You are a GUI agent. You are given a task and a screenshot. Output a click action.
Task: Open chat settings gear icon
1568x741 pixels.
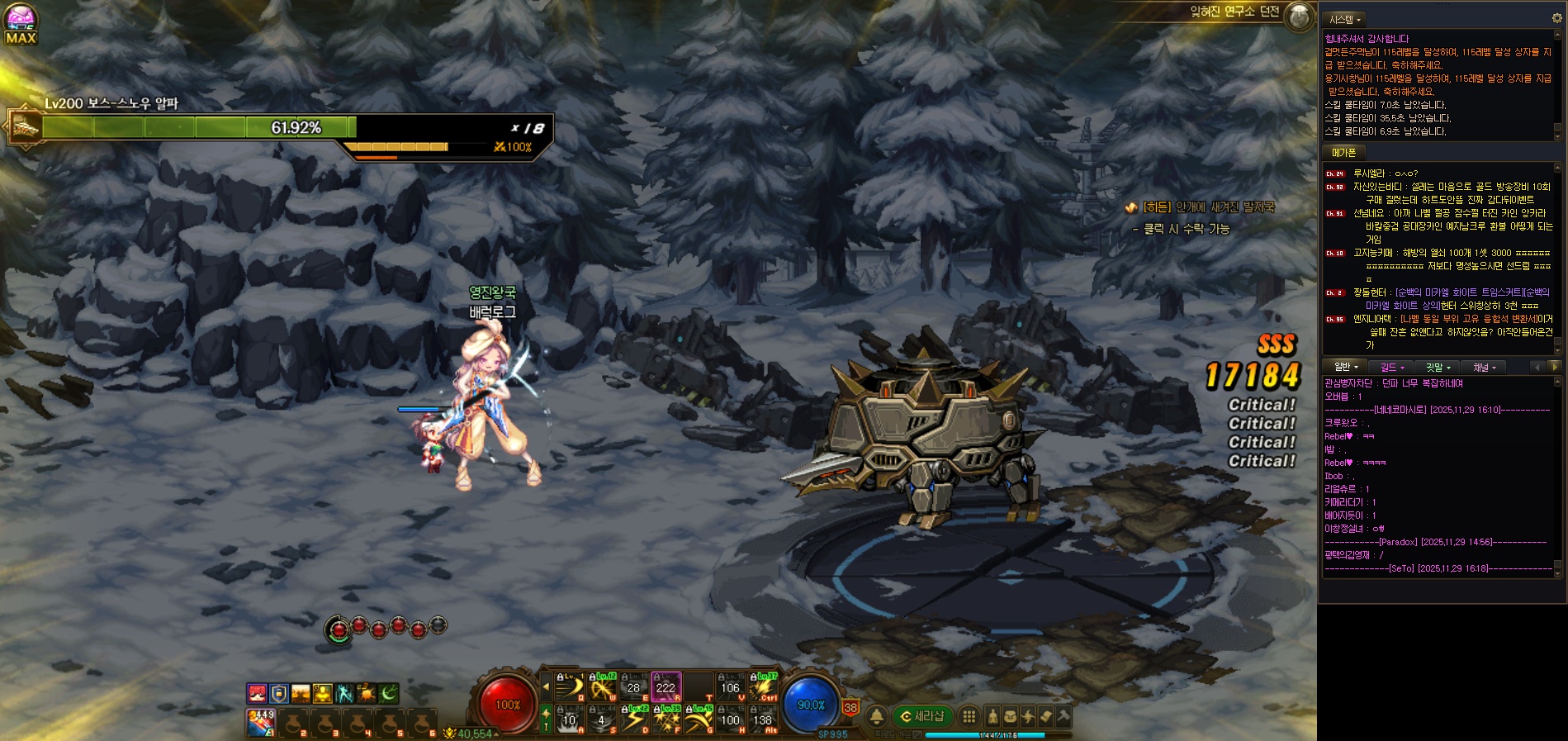coord(1557,17)
